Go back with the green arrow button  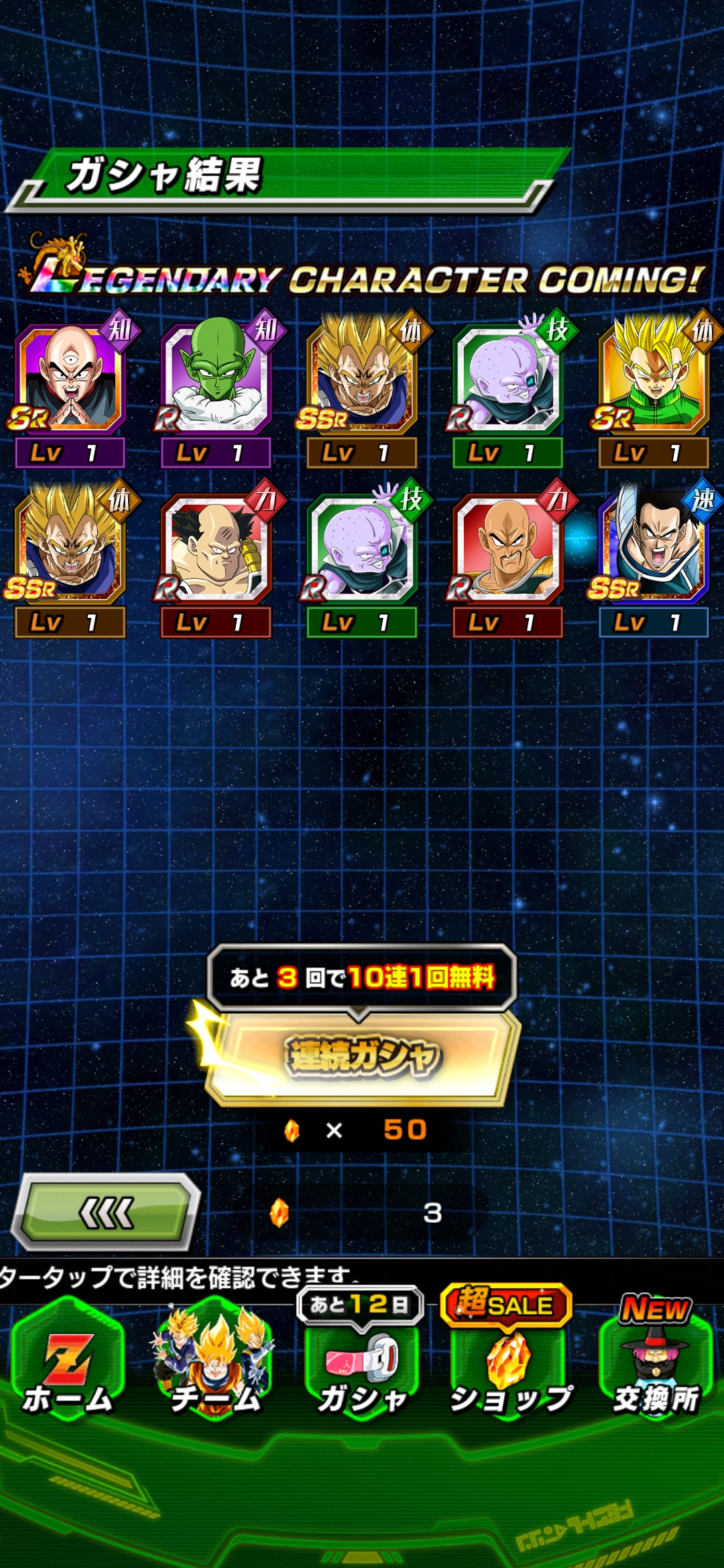[x=107, y=1212]
